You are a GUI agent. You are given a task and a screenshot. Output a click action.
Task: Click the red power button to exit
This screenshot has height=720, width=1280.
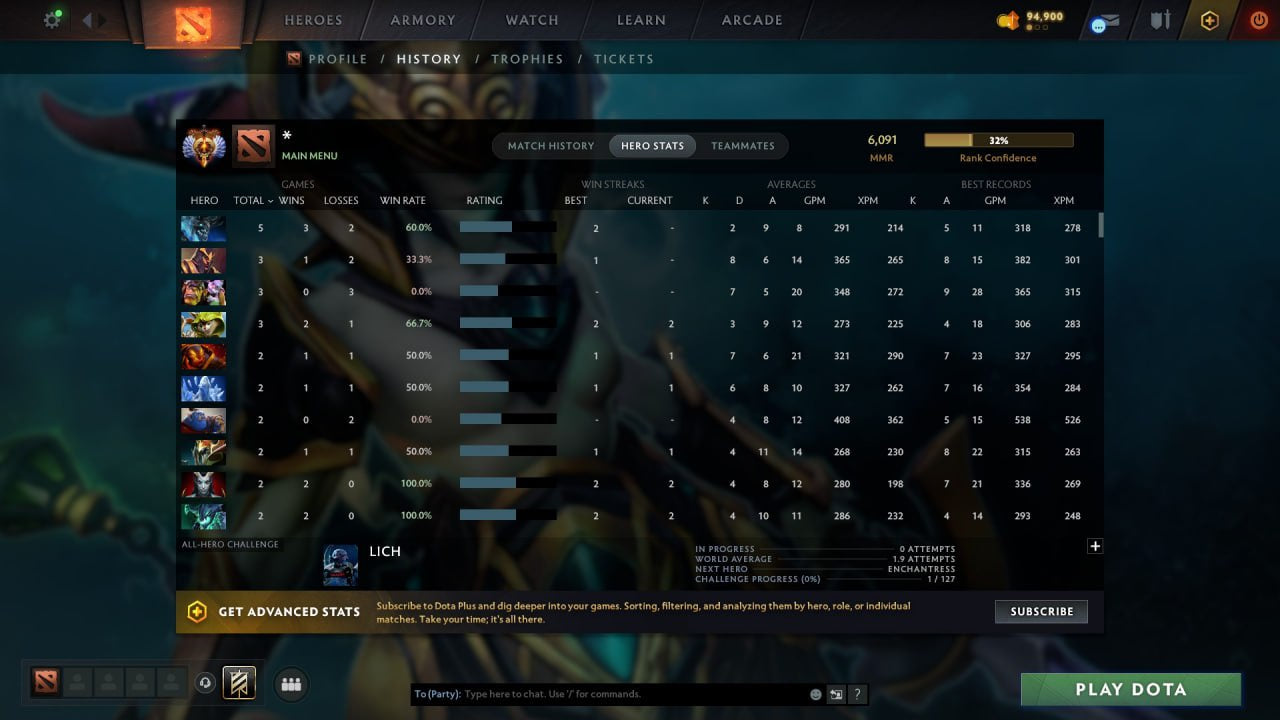click(1258, 19)
